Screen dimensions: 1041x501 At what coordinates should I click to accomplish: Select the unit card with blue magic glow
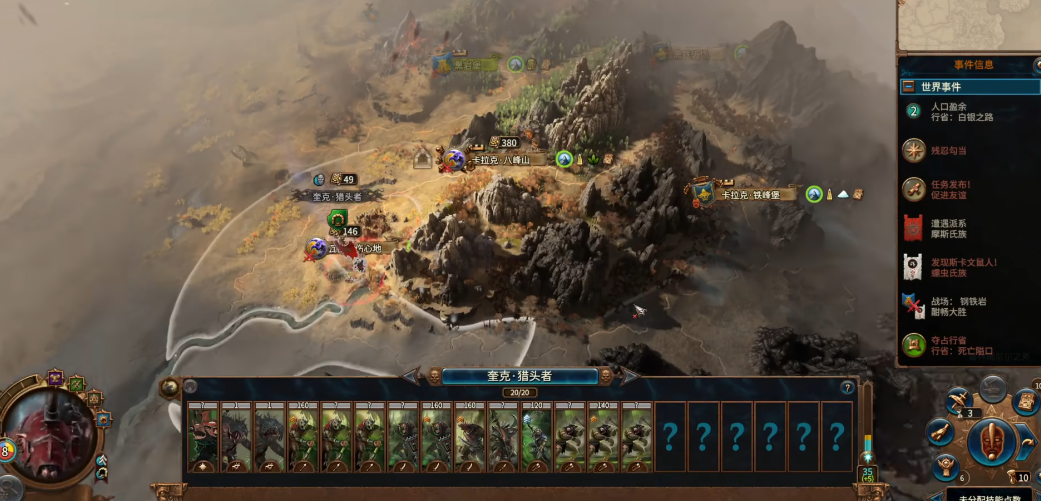[x=537, y=436]
